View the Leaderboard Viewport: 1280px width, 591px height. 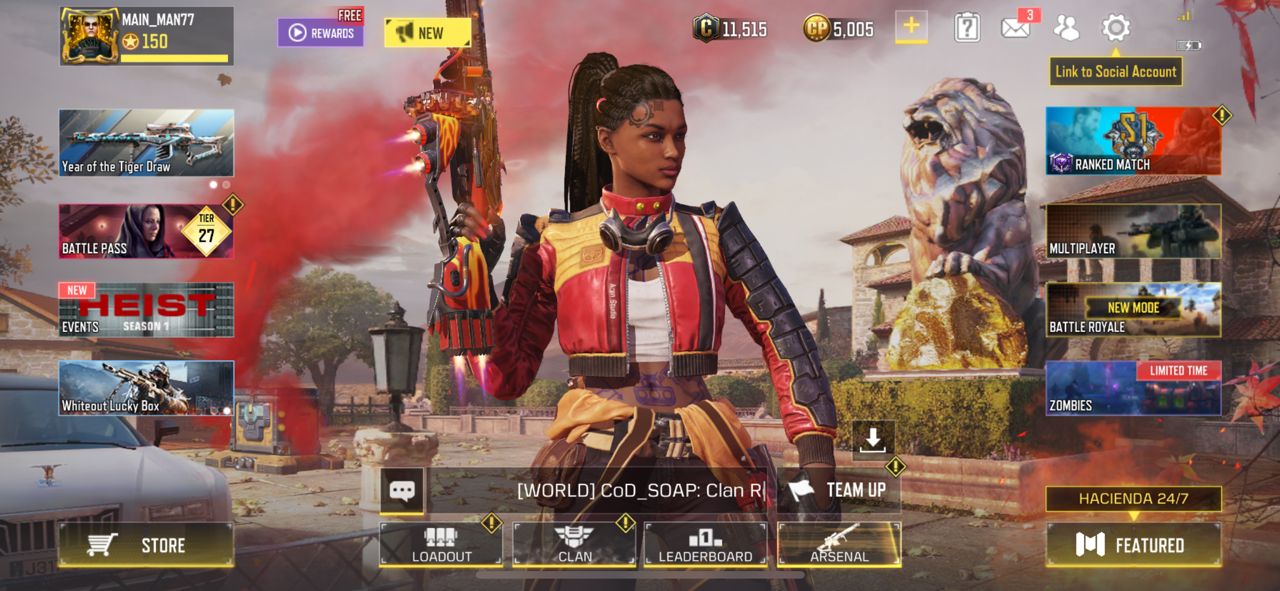pos(706,545)
